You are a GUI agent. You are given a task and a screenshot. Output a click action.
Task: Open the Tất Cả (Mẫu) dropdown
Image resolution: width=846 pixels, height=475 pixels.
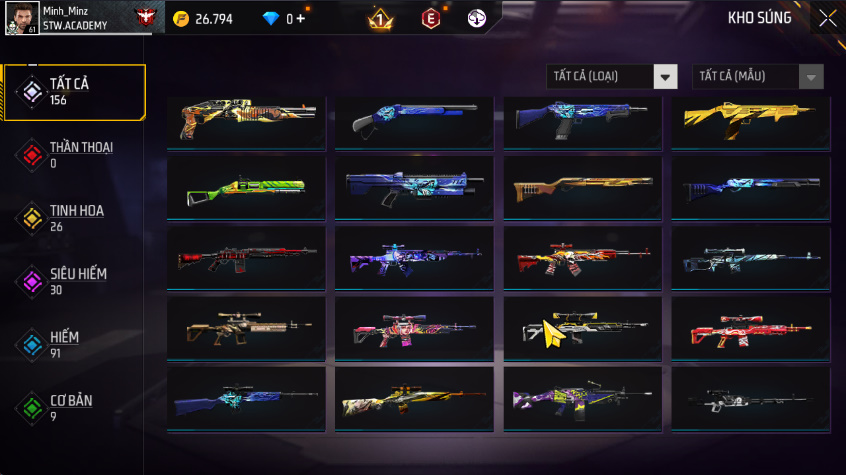(x=758, y=77)
